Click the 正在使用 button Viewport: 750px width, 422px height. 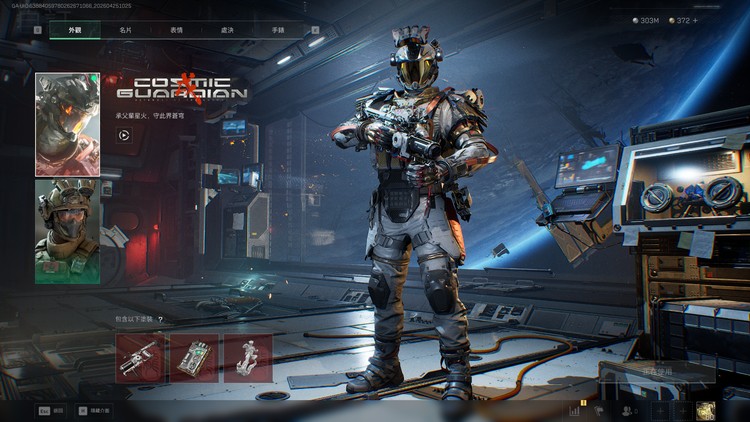[656, 372]
